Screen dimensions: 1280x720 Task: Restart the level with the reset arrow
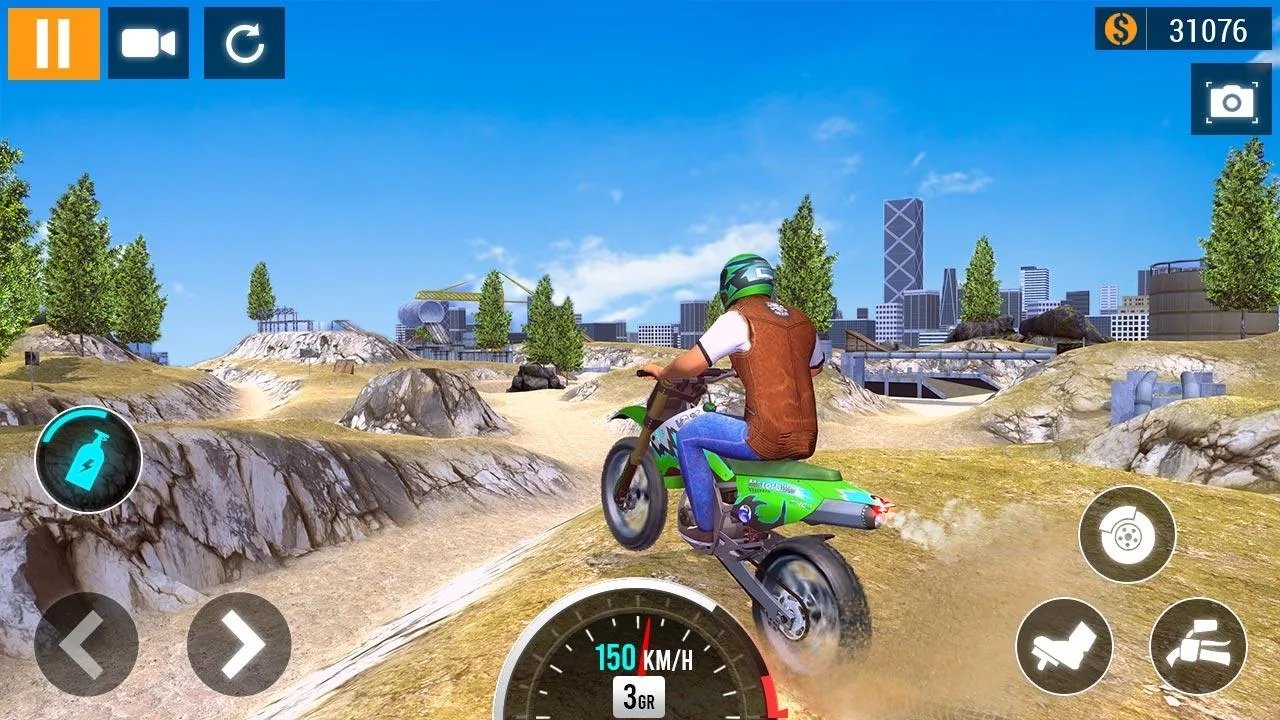[244, 43]
